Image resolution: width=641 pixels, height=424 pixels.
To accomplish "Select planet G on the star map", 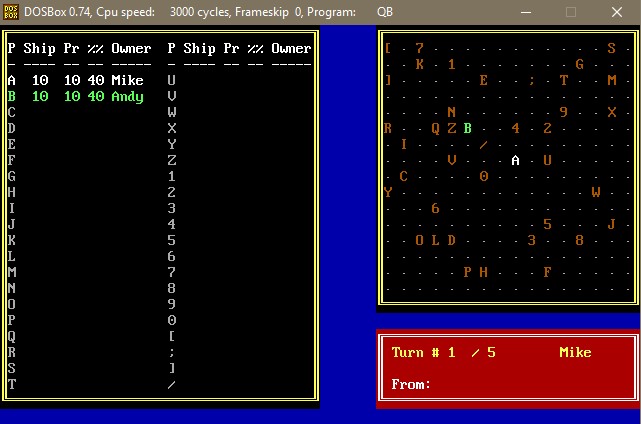I will point(579,64).
